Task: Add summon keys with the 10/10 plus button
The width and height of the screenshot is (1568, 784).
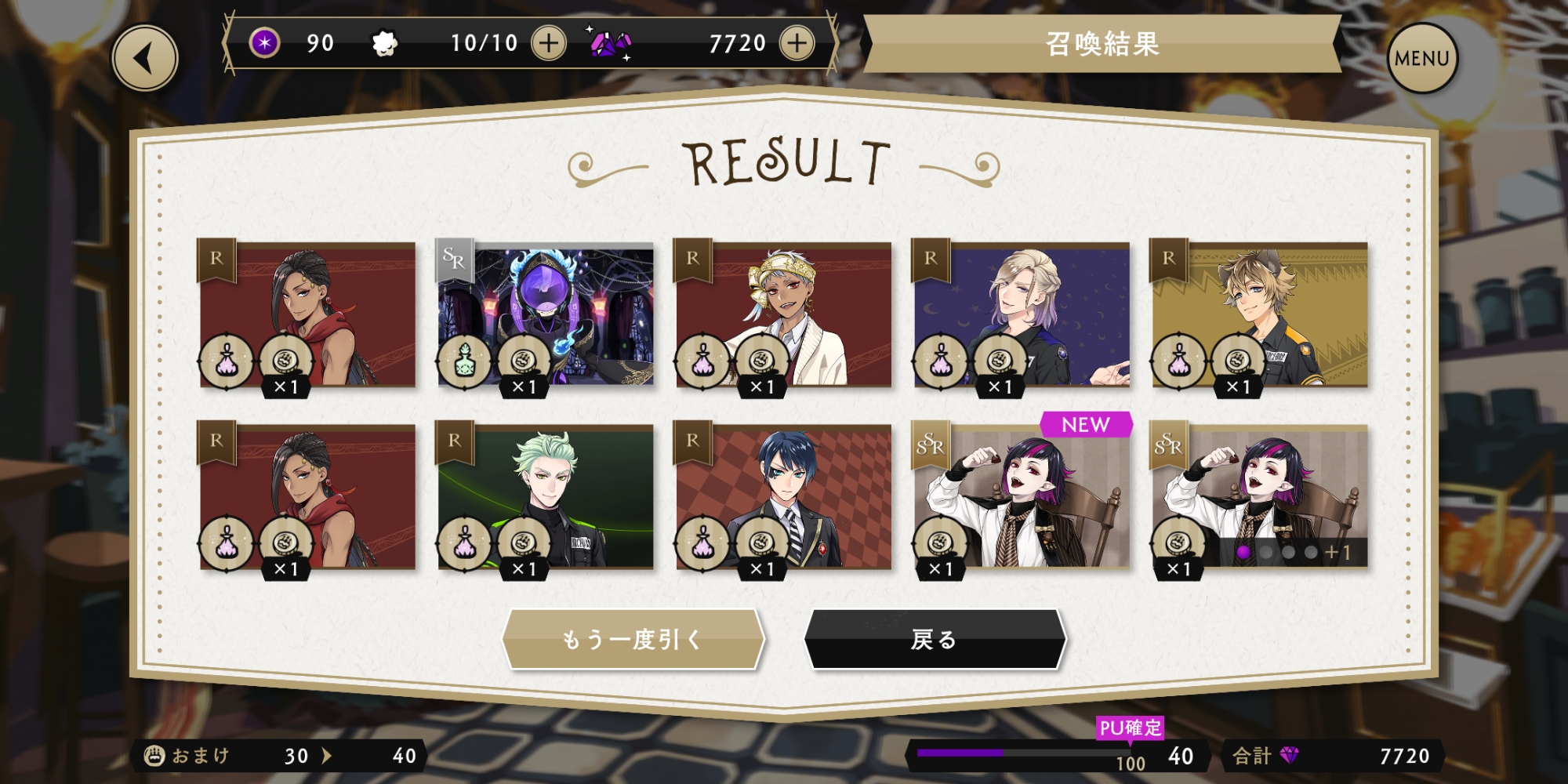Action: [x=549, y=43]
